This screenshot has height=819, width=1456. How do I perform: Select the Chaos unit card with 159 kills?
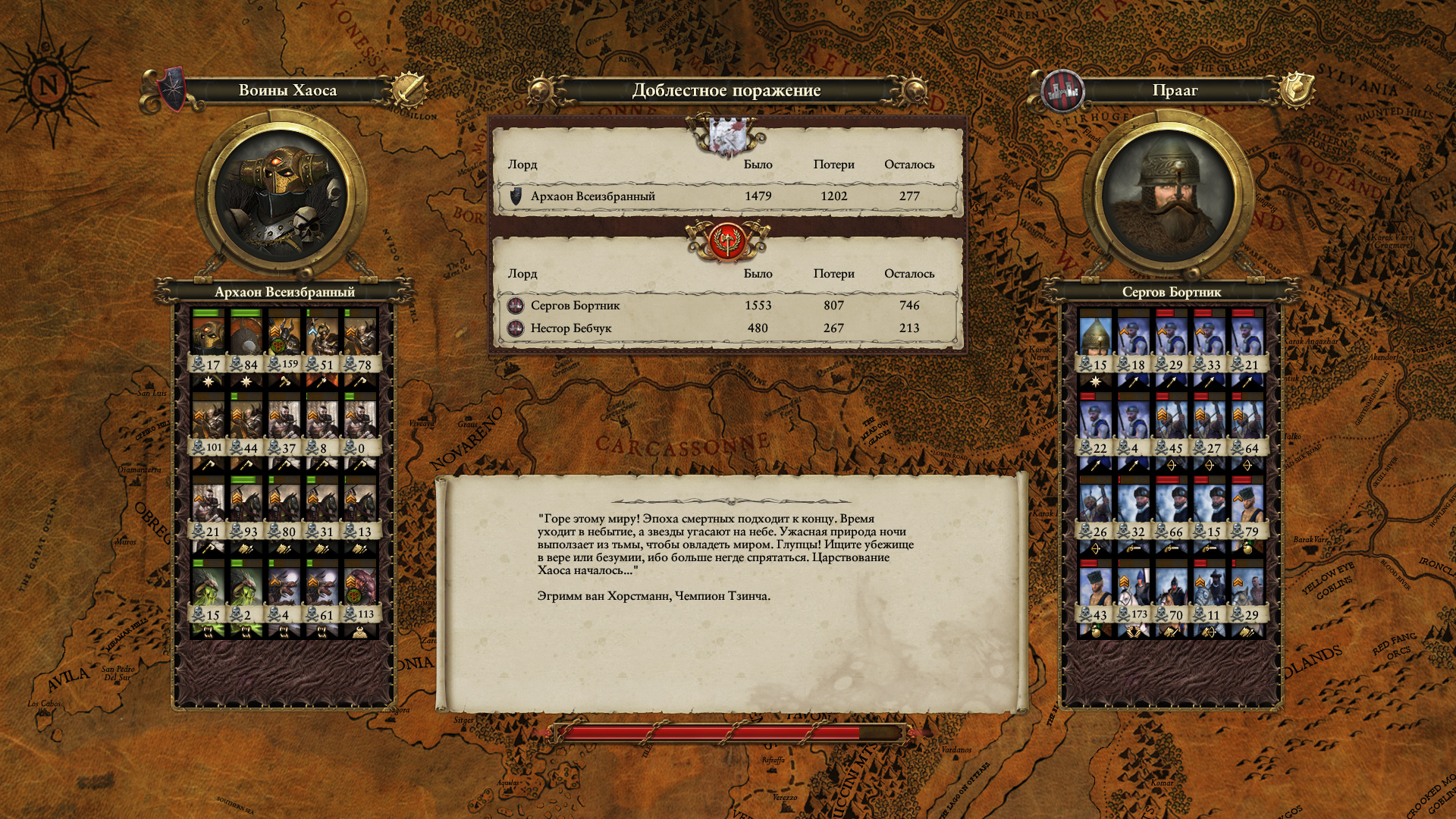(x=284, y=341)
